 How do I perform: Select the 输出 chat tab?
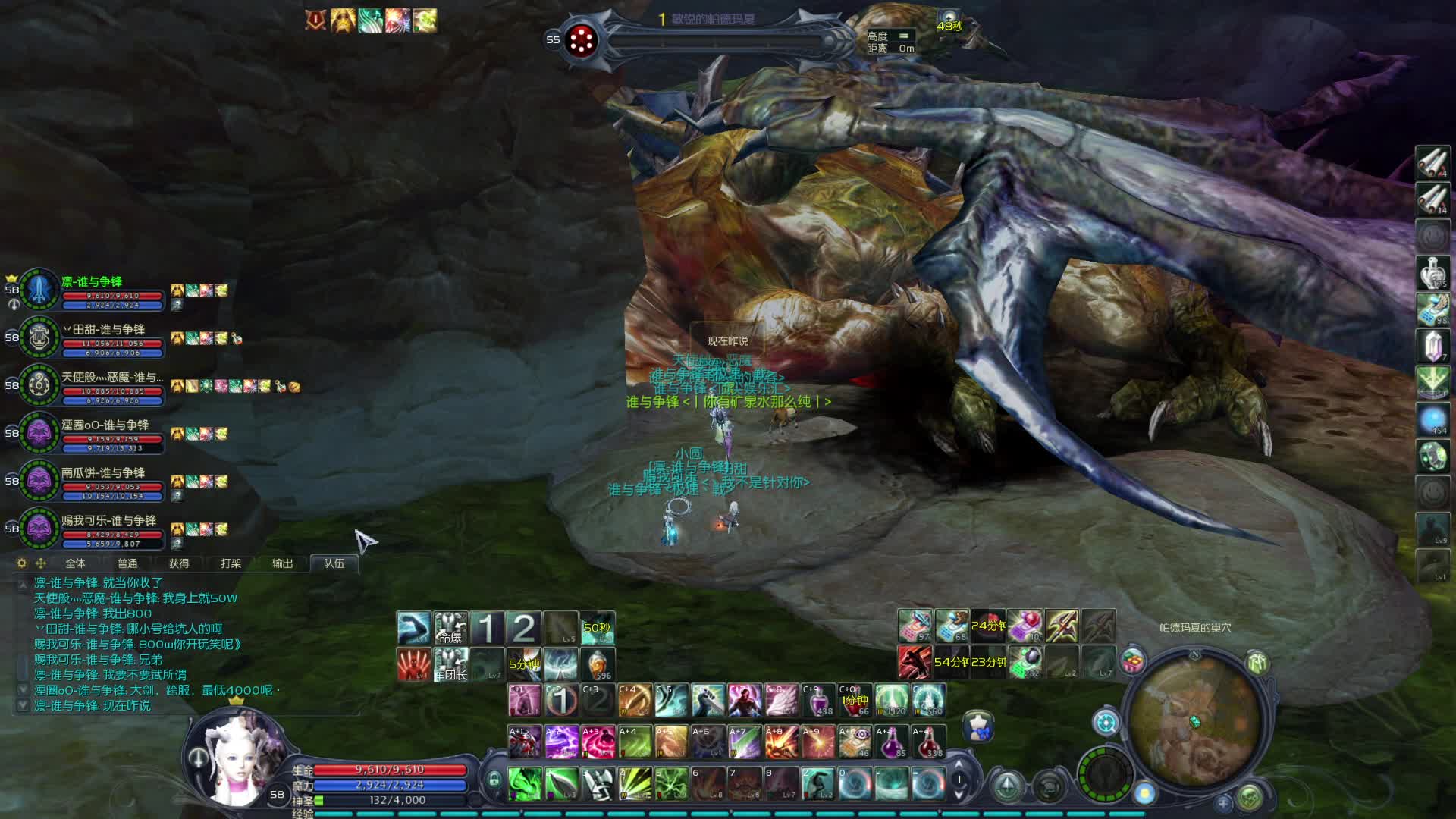(x=282, y=563)
